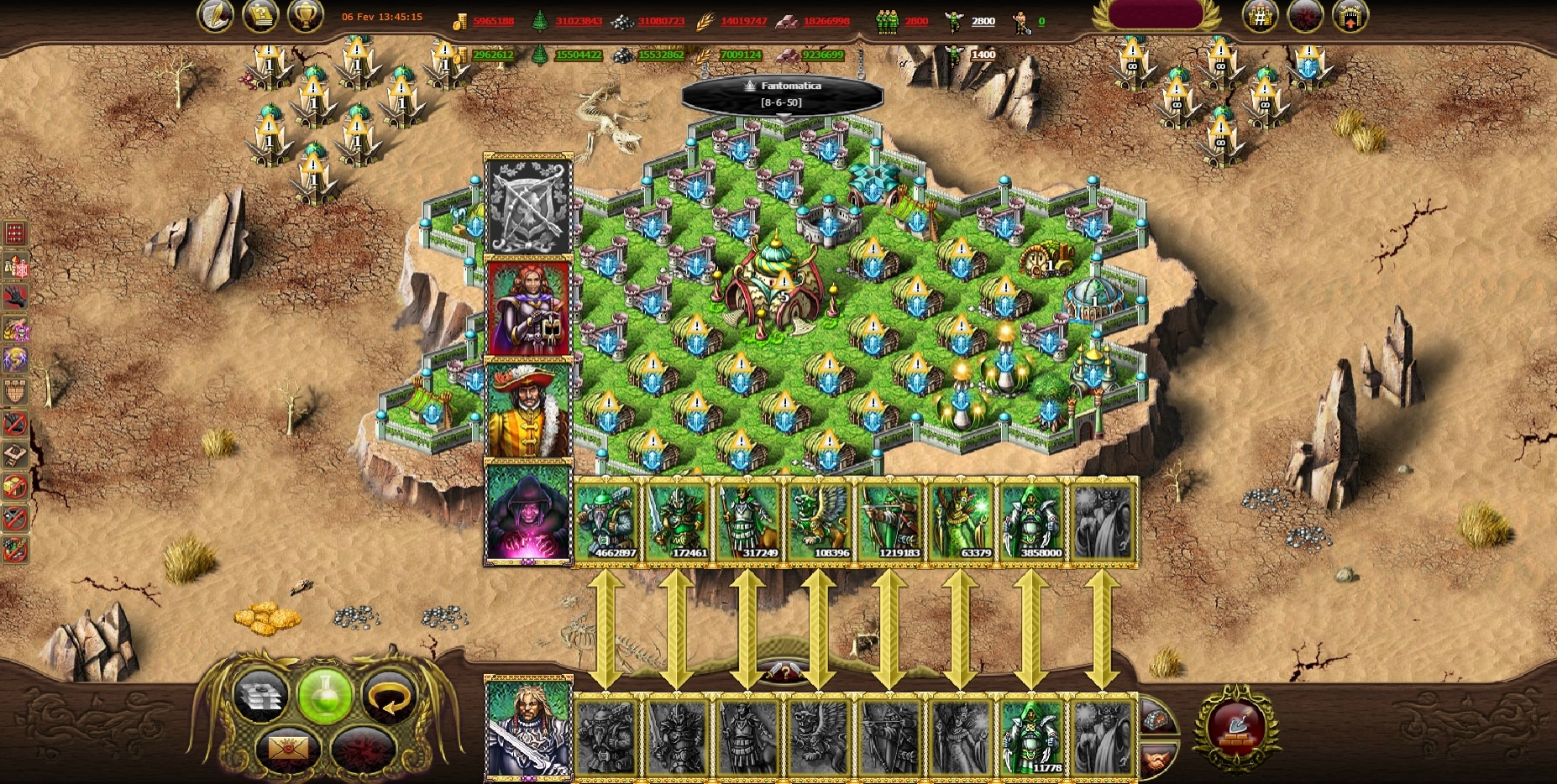
Task: Open the quill and scroll notes button
Action: pyautogui.click(x=216, y=16)
